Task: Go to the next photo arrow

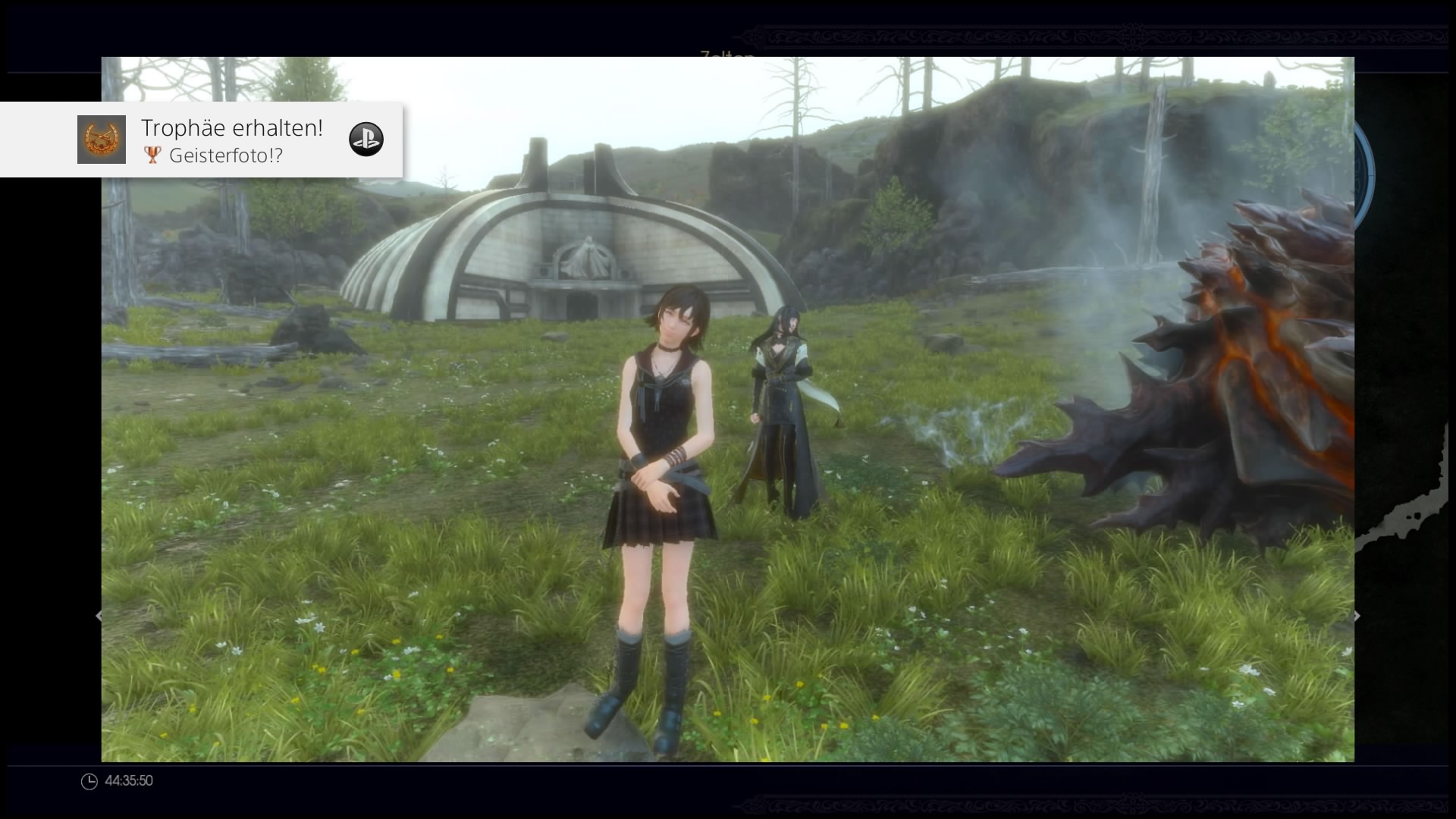Action: click(x=1357, y=616)
